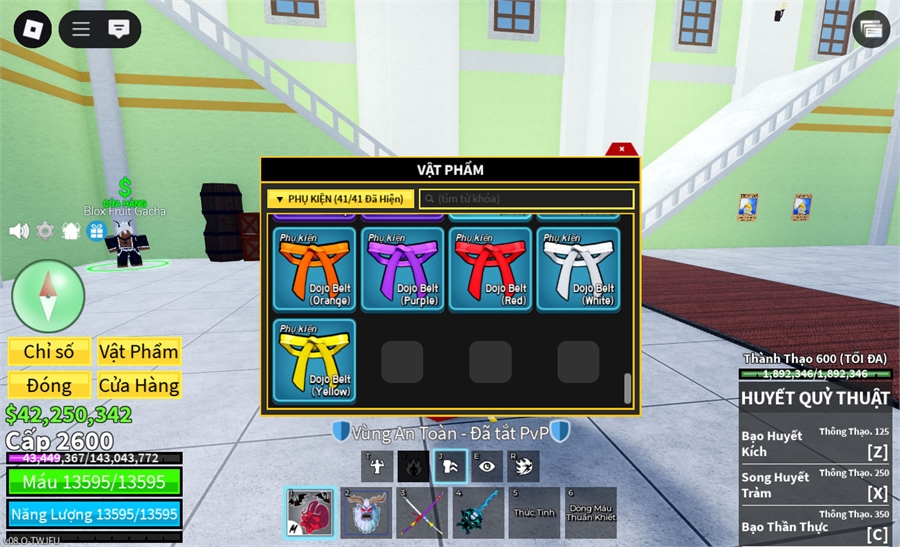Toggle the Vật Phẩm items button
900x547 pixels.
click(139, 352)
